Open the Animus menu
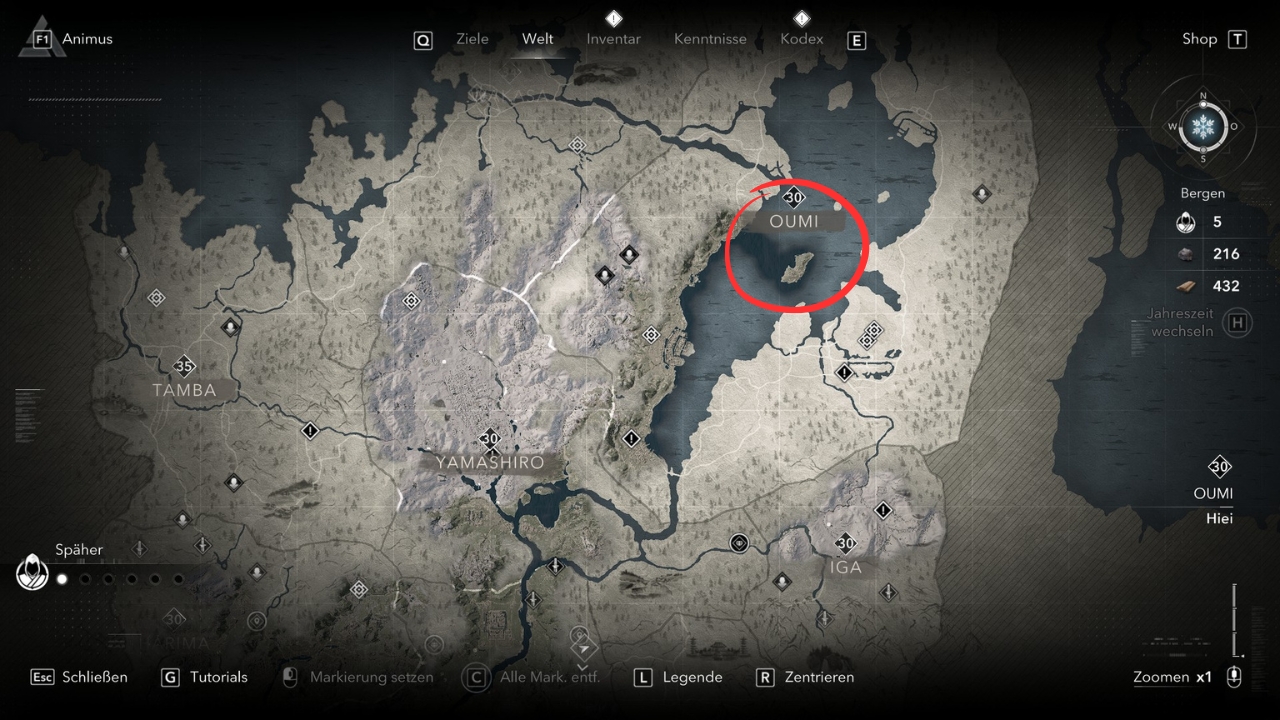Screen dimensions: 1280x720 pyautogui.click(x=87, y=39)
